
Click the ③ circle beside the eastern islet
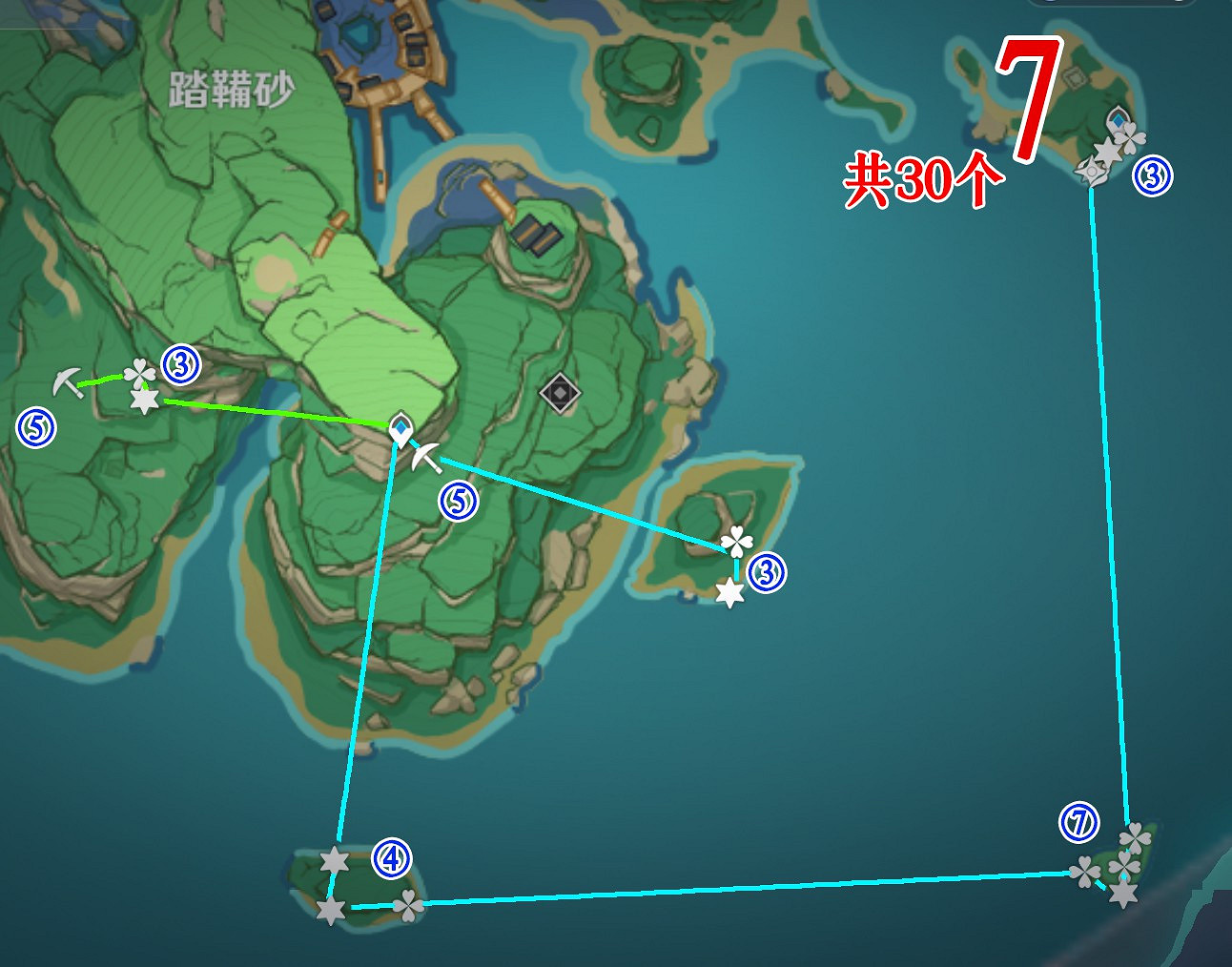(x=768, y=571)
